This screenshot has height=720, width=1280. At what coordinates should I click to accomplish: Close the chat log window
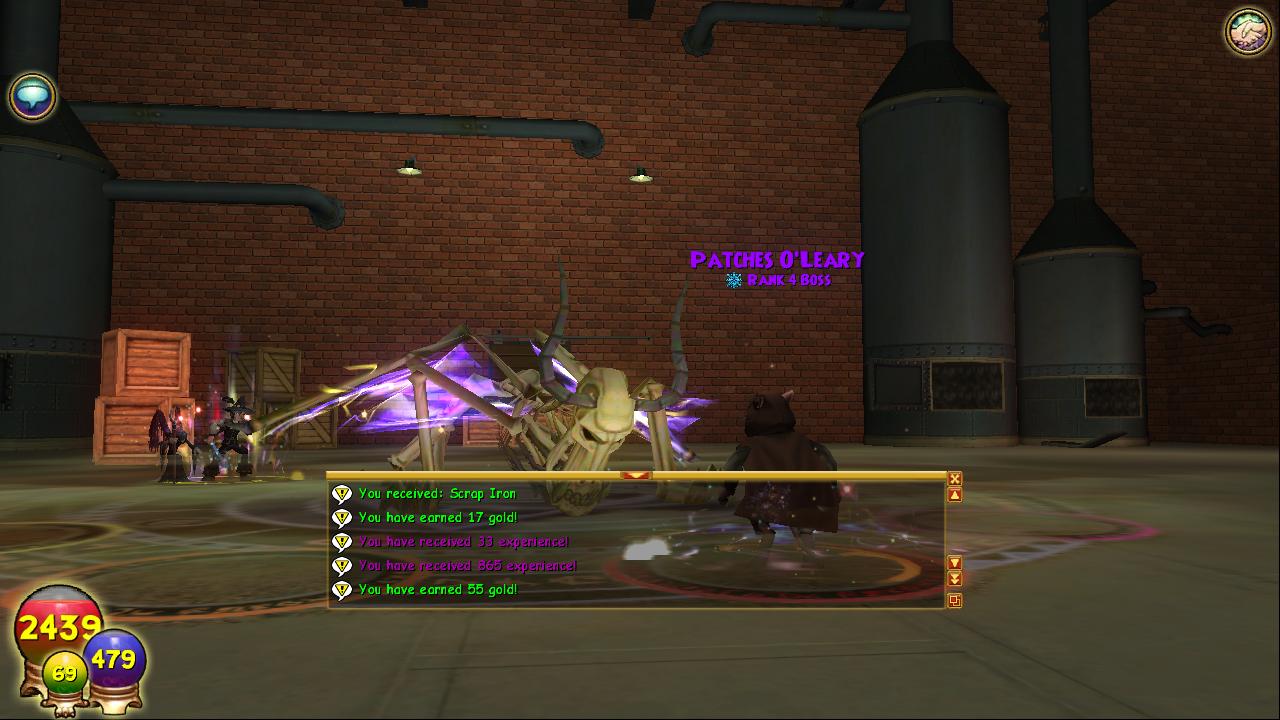[x=955, y=479]
